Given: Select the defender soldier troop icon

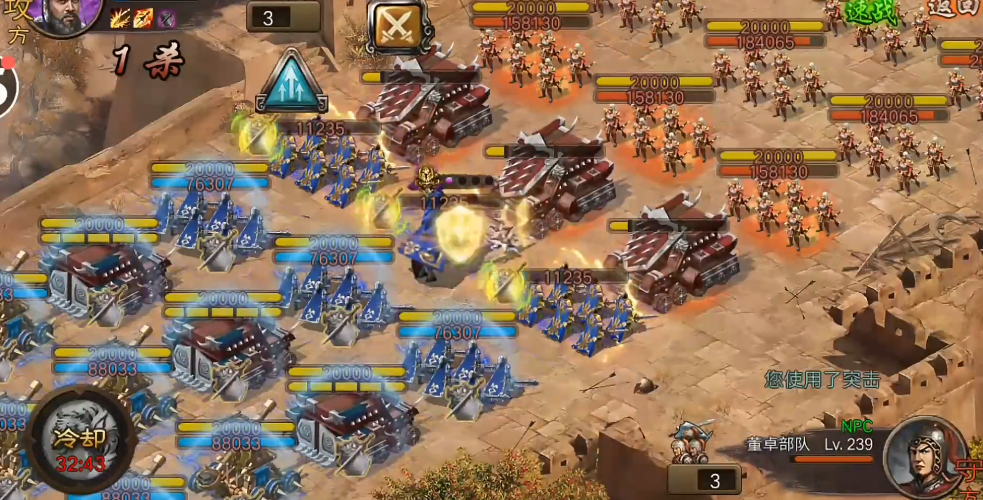Looking at the screenshot, I should 692,438.
